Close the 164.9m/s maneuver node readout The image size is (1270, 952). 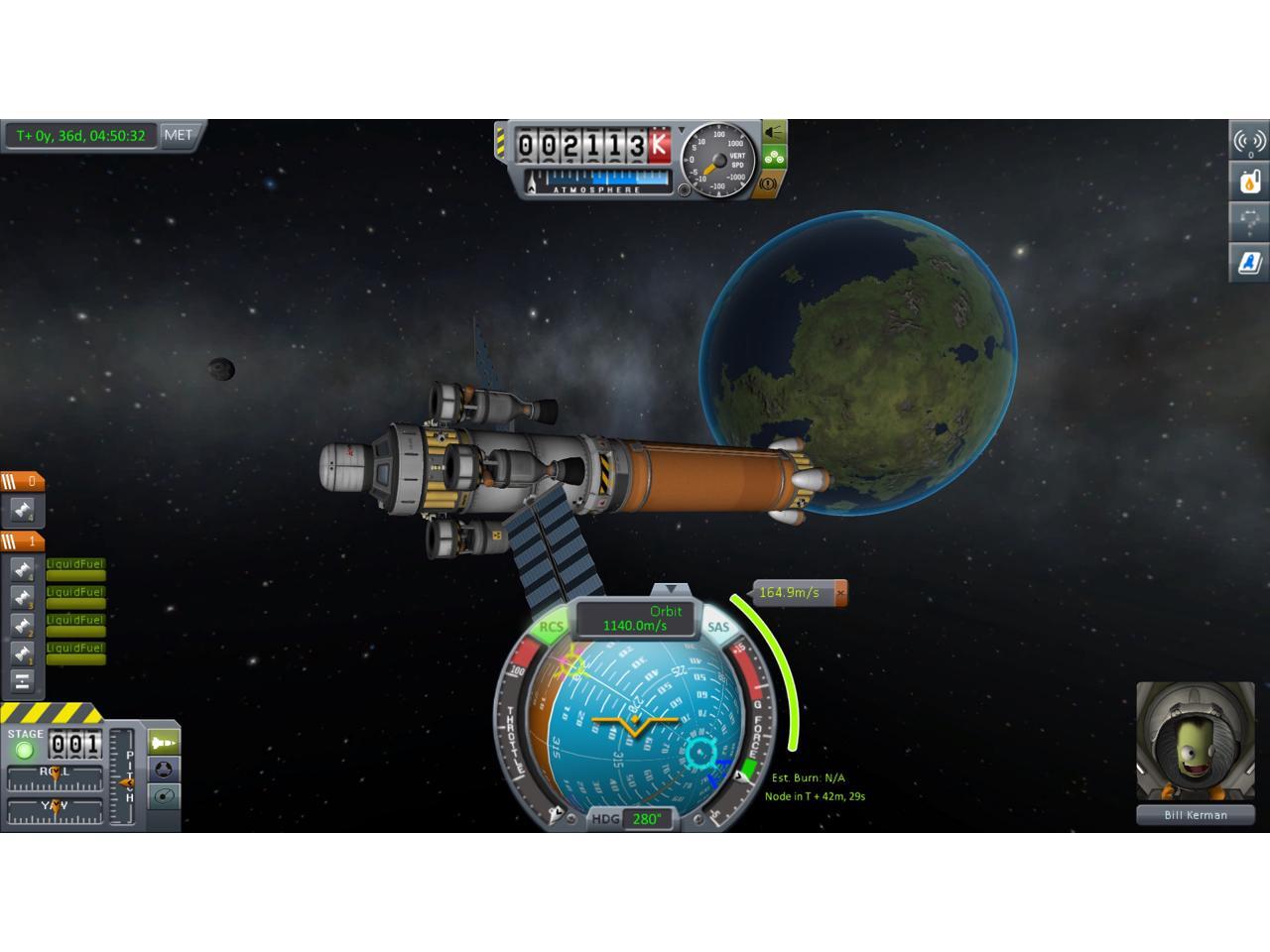(840, 593)
